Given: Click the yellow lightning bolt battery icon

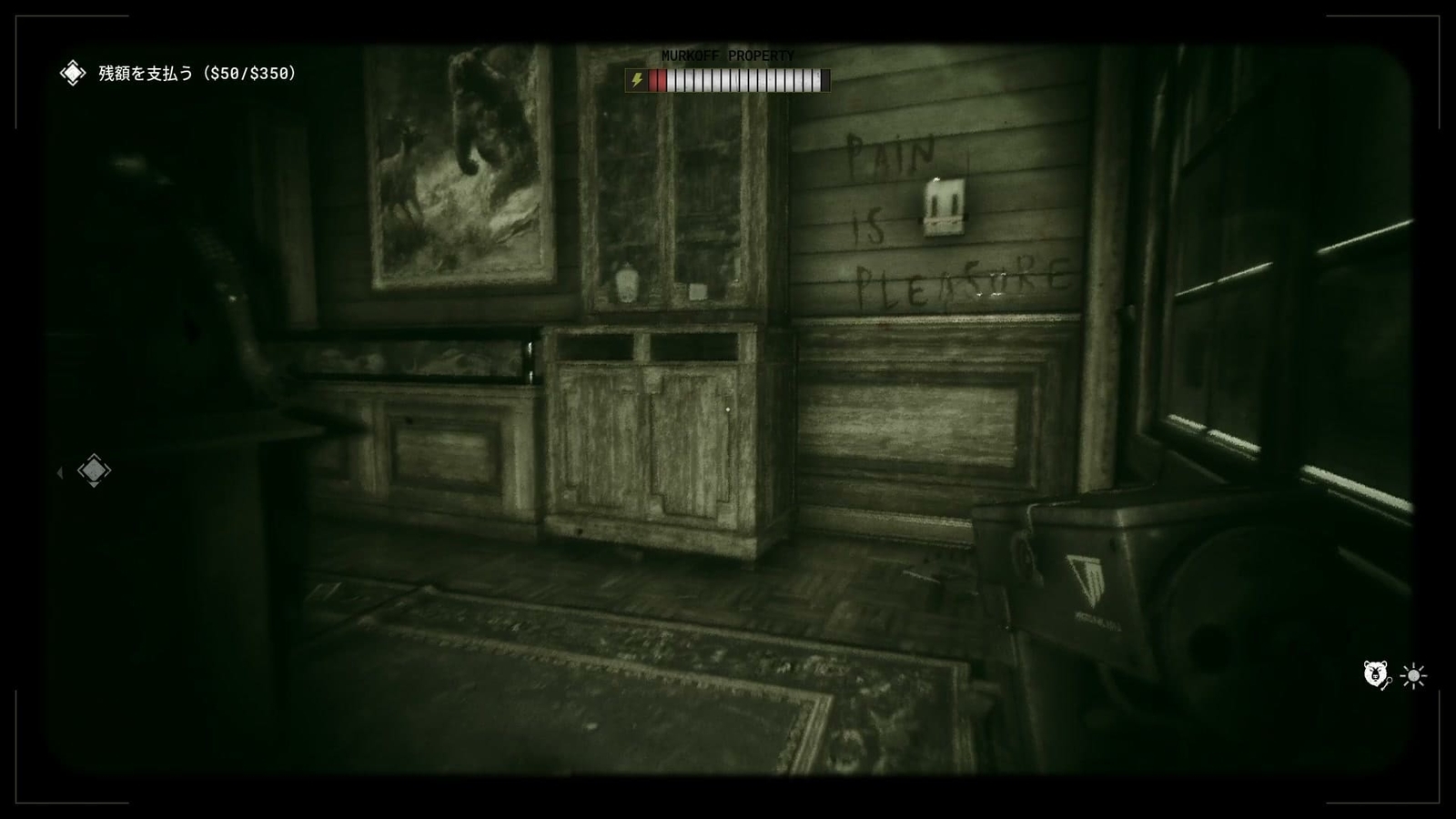Looking at the screenshot, I should [638, 81].
